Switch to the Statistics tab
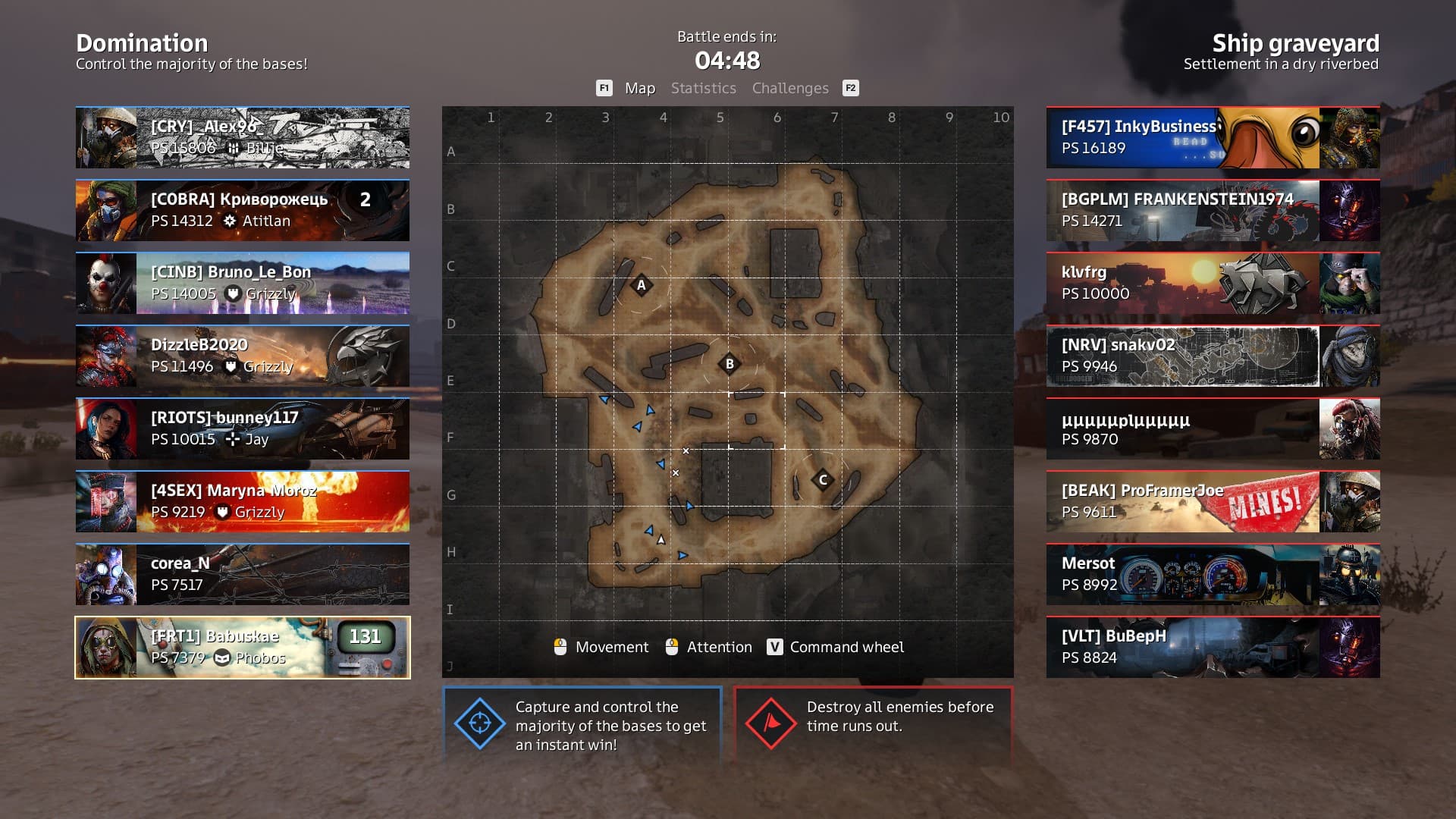1456x819 pixels. pos(703,88)
